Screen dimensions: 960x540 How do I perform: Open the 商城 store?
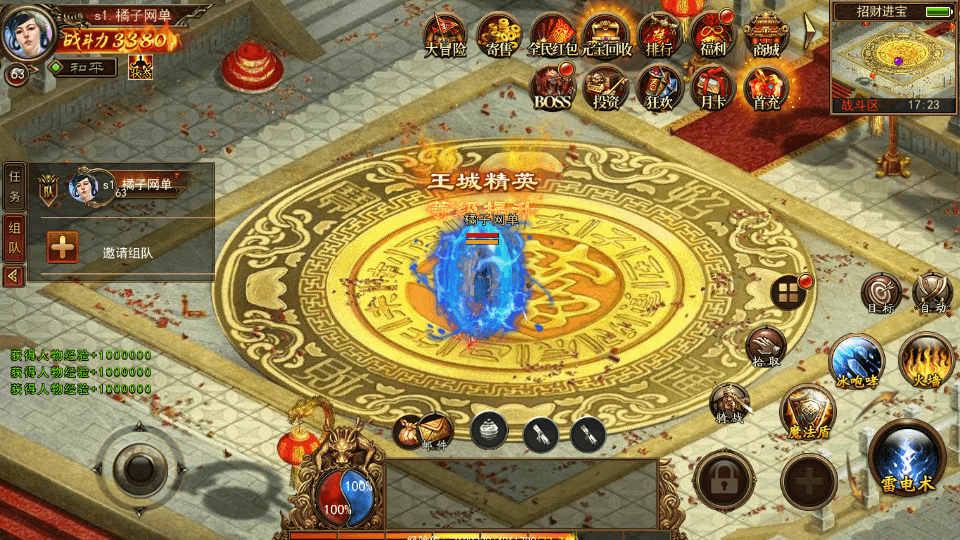pos(766,33)
